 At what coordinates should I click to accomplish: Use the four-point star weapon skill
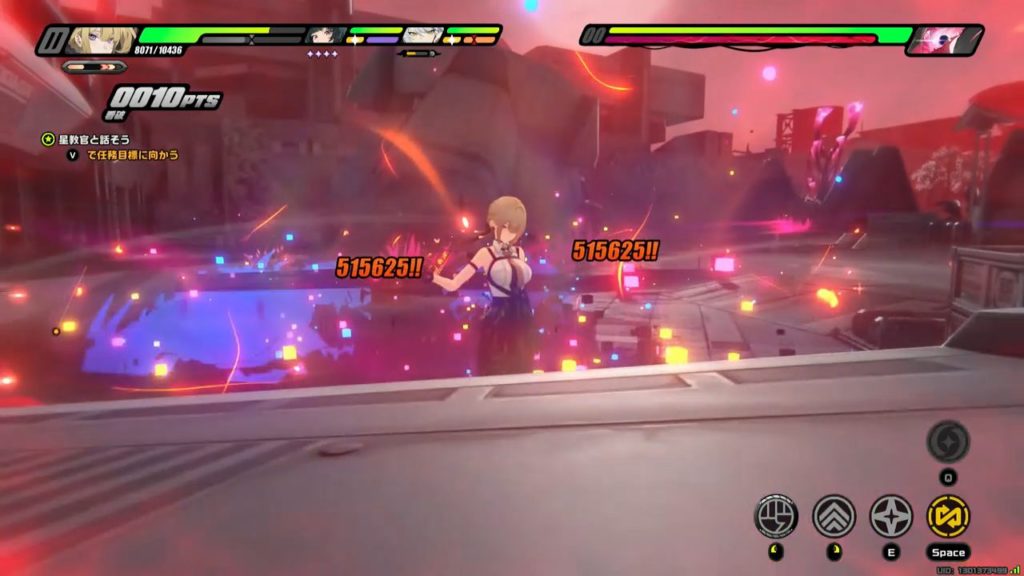[890, 515]
